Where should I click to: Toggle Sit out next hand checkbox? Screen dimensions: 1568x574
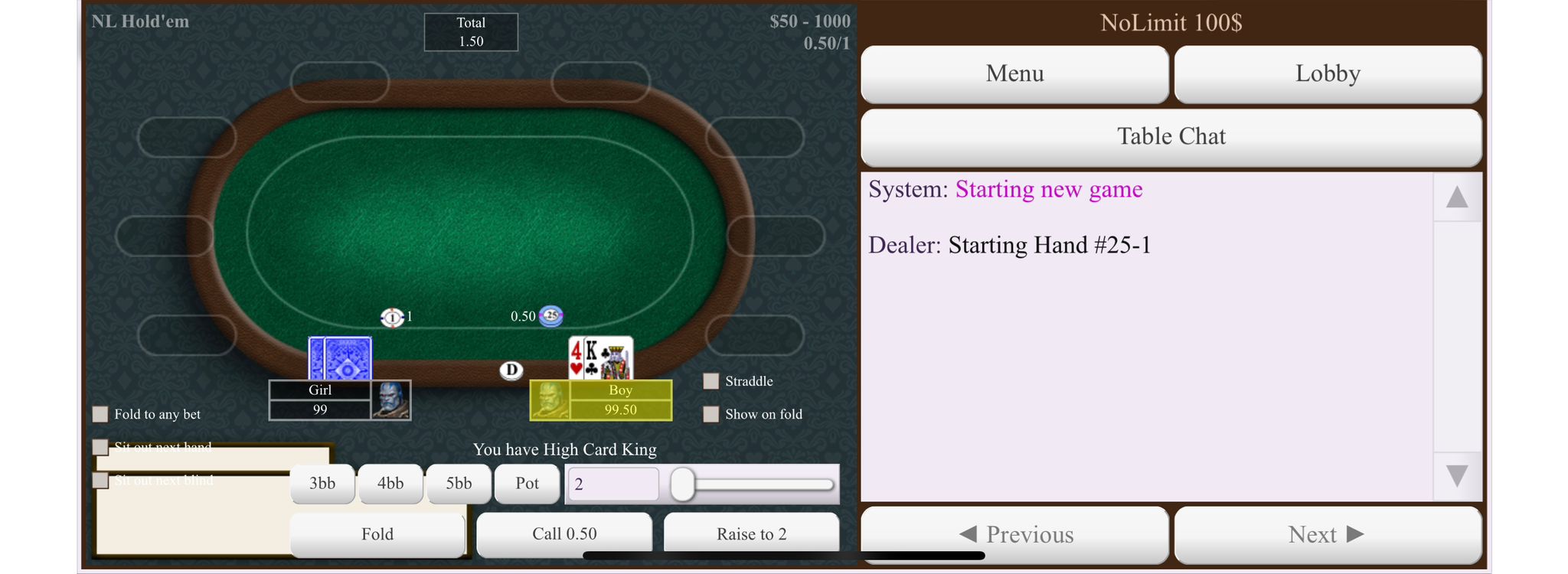pyautogui.click(x=100, y=447)
